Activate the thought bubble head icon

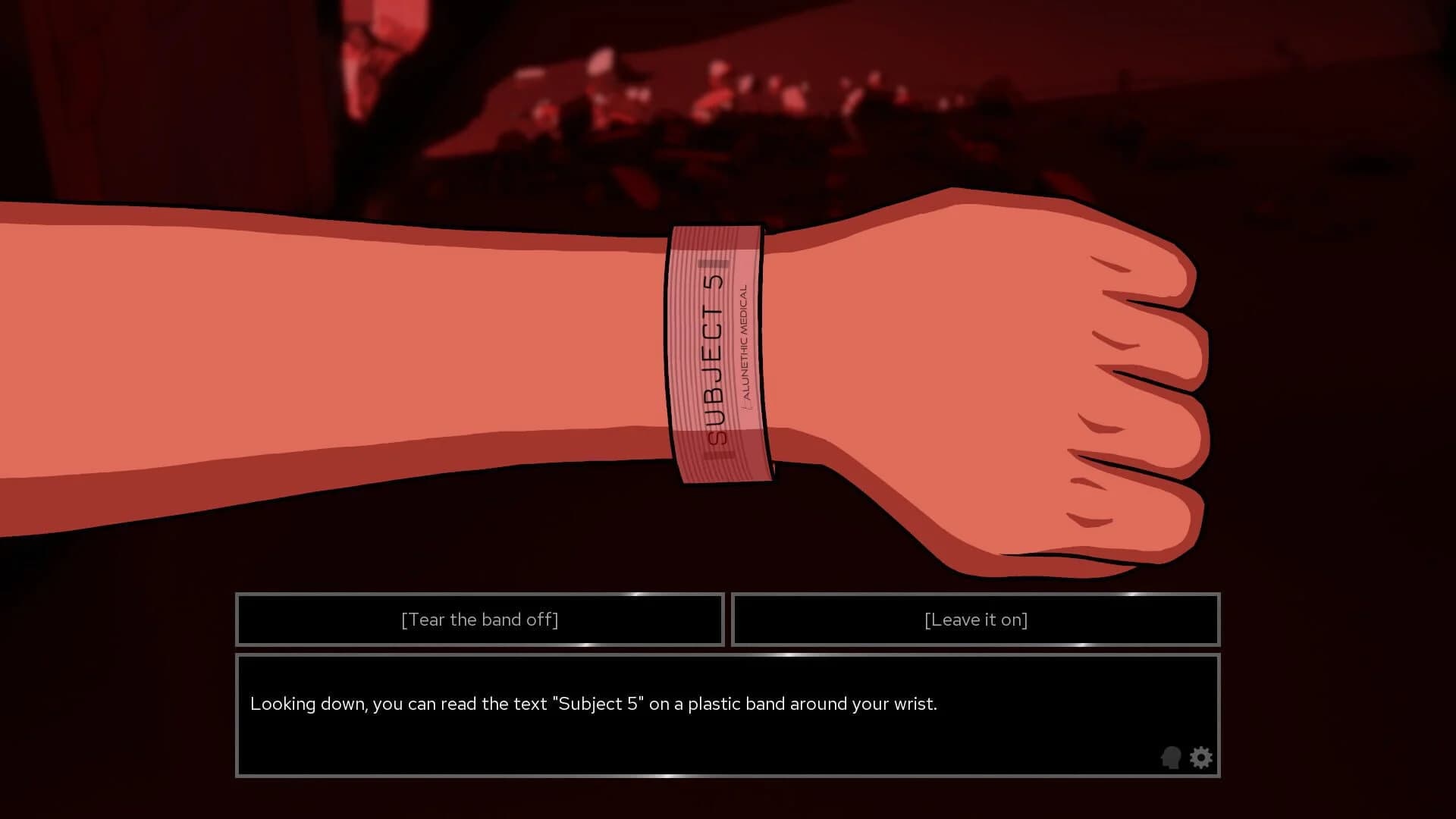pyautogui.click(x=1171, y=758)
